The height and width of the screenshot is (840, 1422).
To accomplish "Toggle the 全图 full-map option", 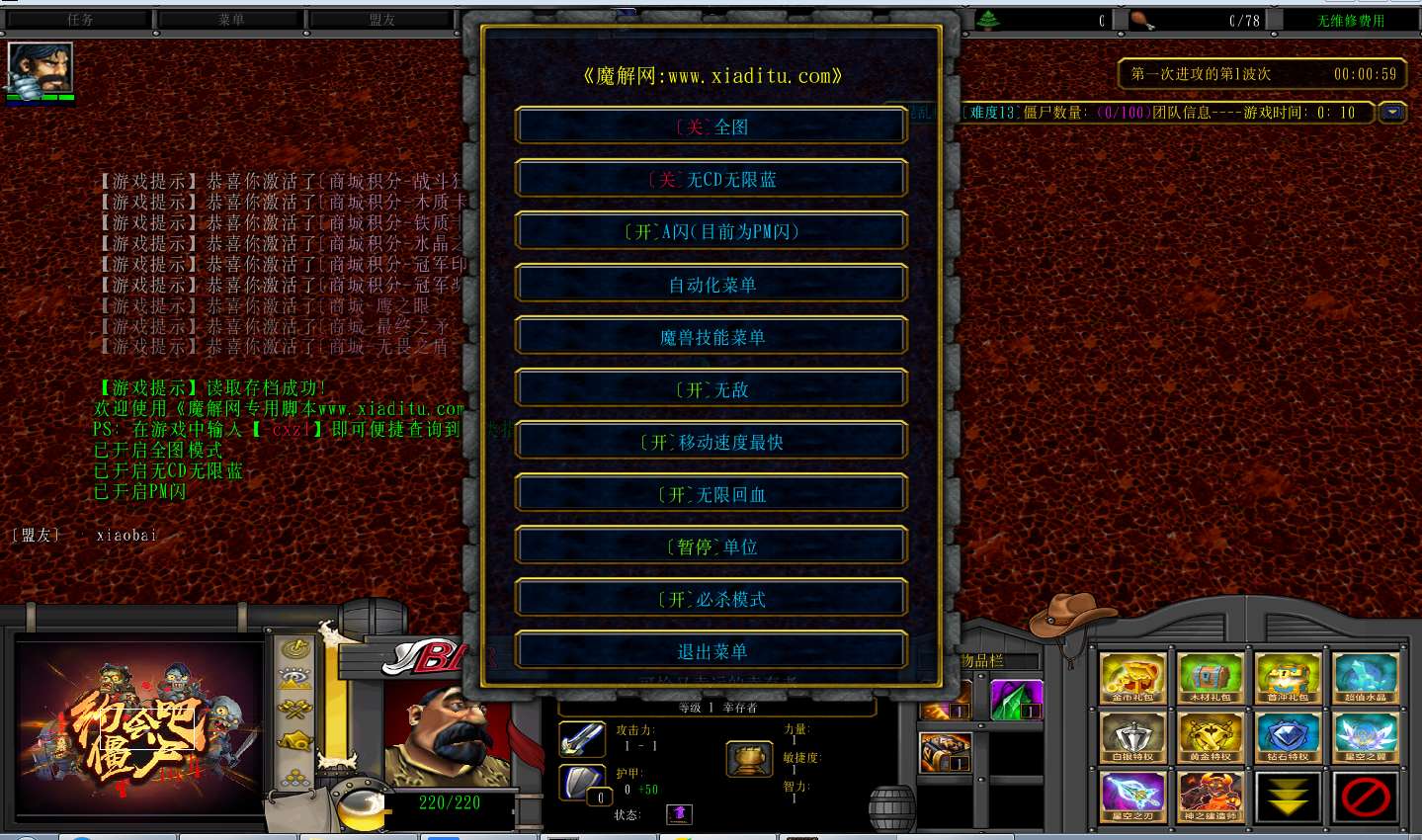I will (711, 126).
